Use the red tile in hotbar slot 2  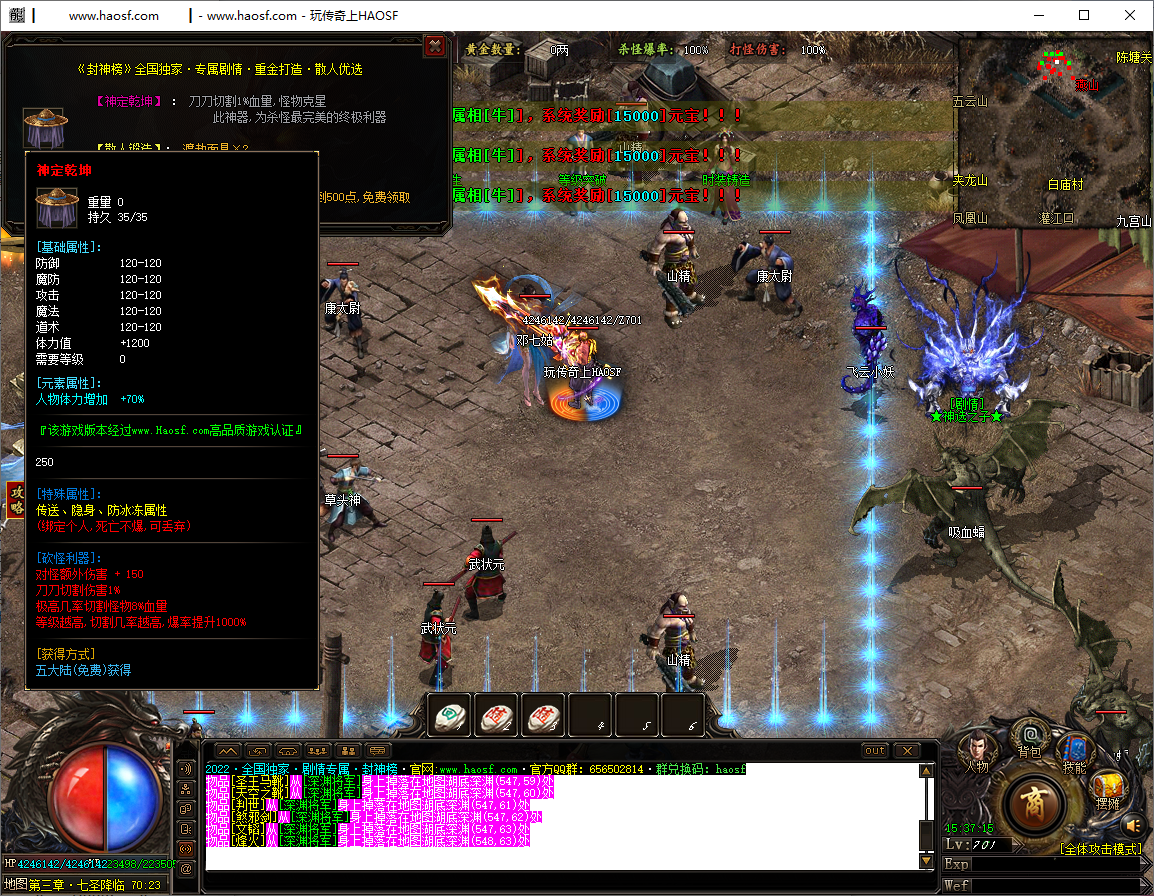[496, 714]
